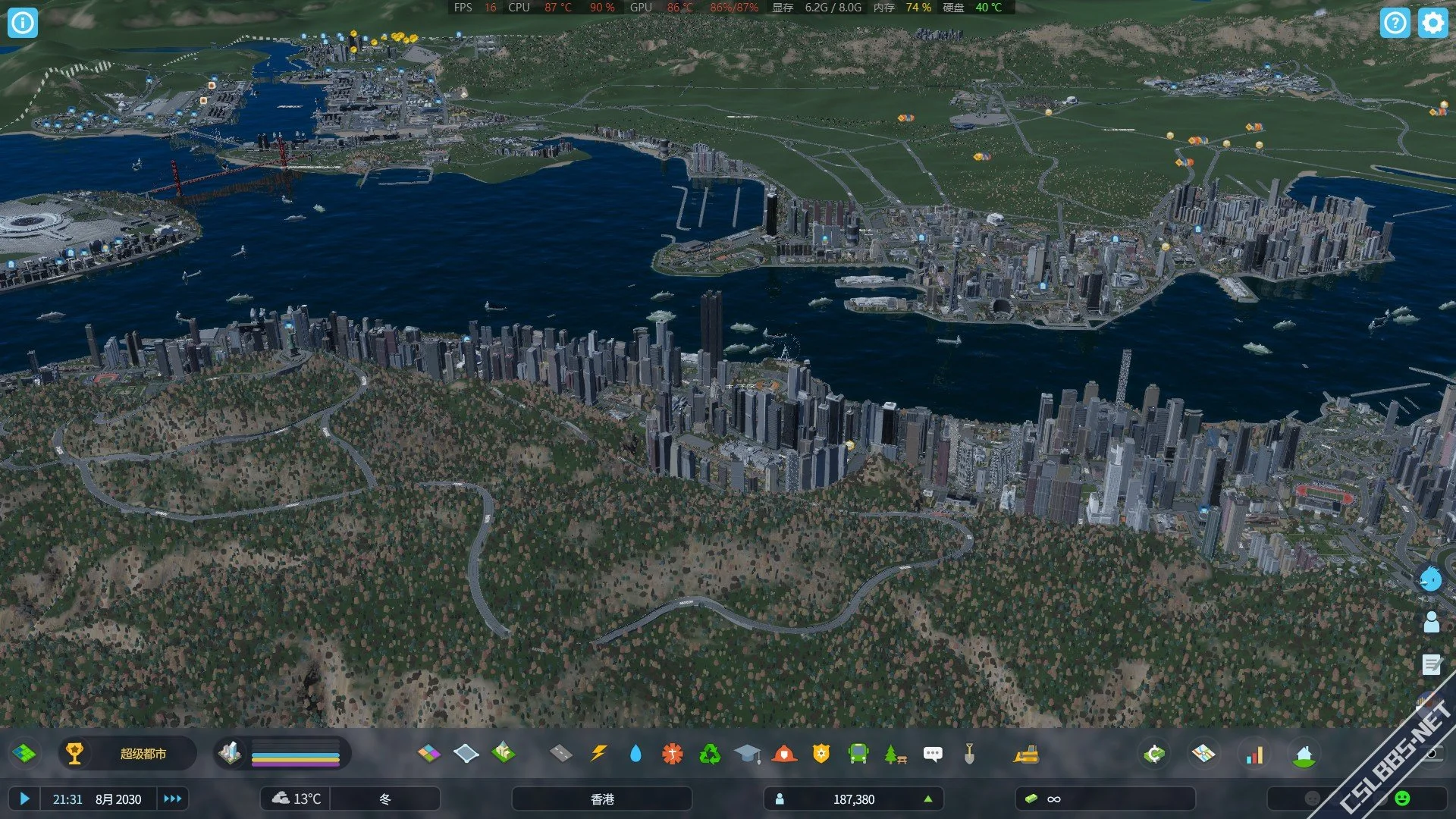
Task: Open the water droplet services menu
Action: pyautogui.click(x=635, y=754)
